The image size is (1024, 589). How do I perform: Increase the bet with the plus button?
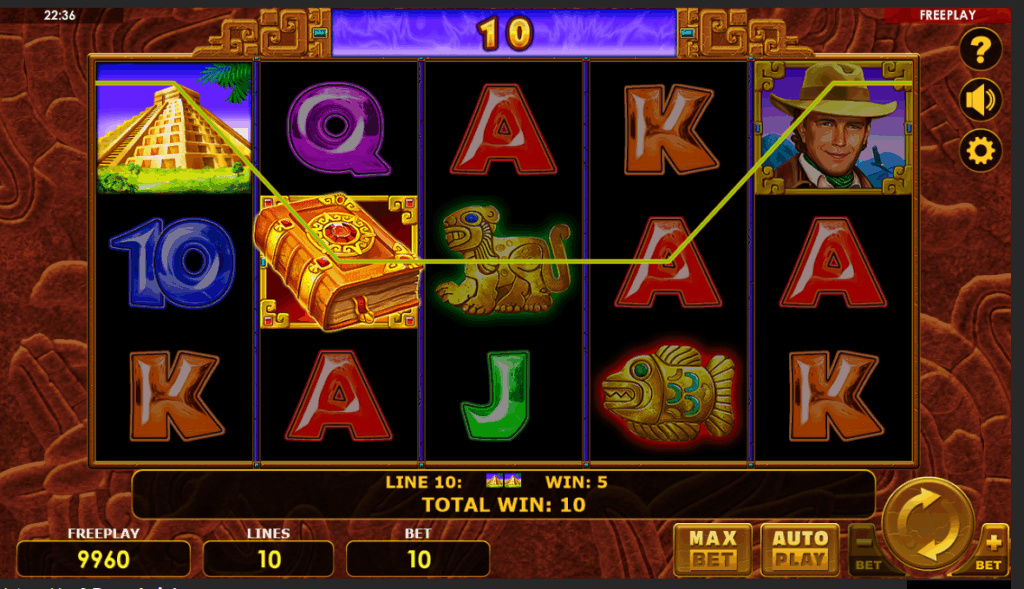pos(992,548)
